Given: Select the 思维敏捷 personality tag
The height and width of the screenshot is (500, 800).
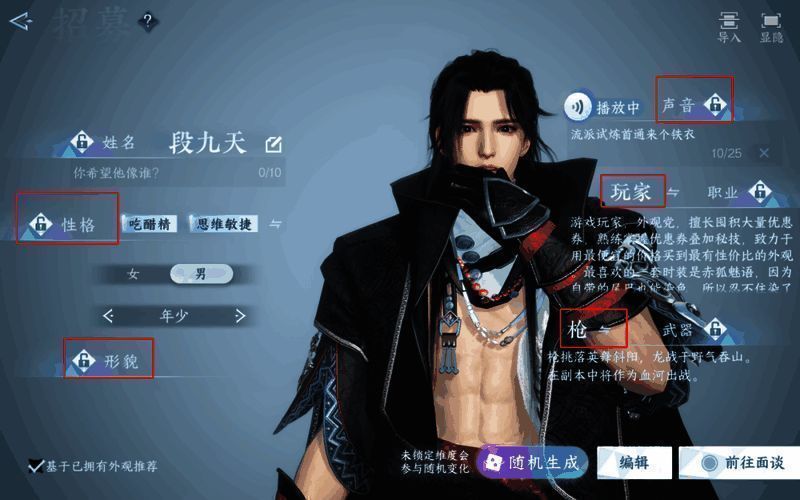Looking at the screenshot, I should pyautogui.click(x=224, y=224).
